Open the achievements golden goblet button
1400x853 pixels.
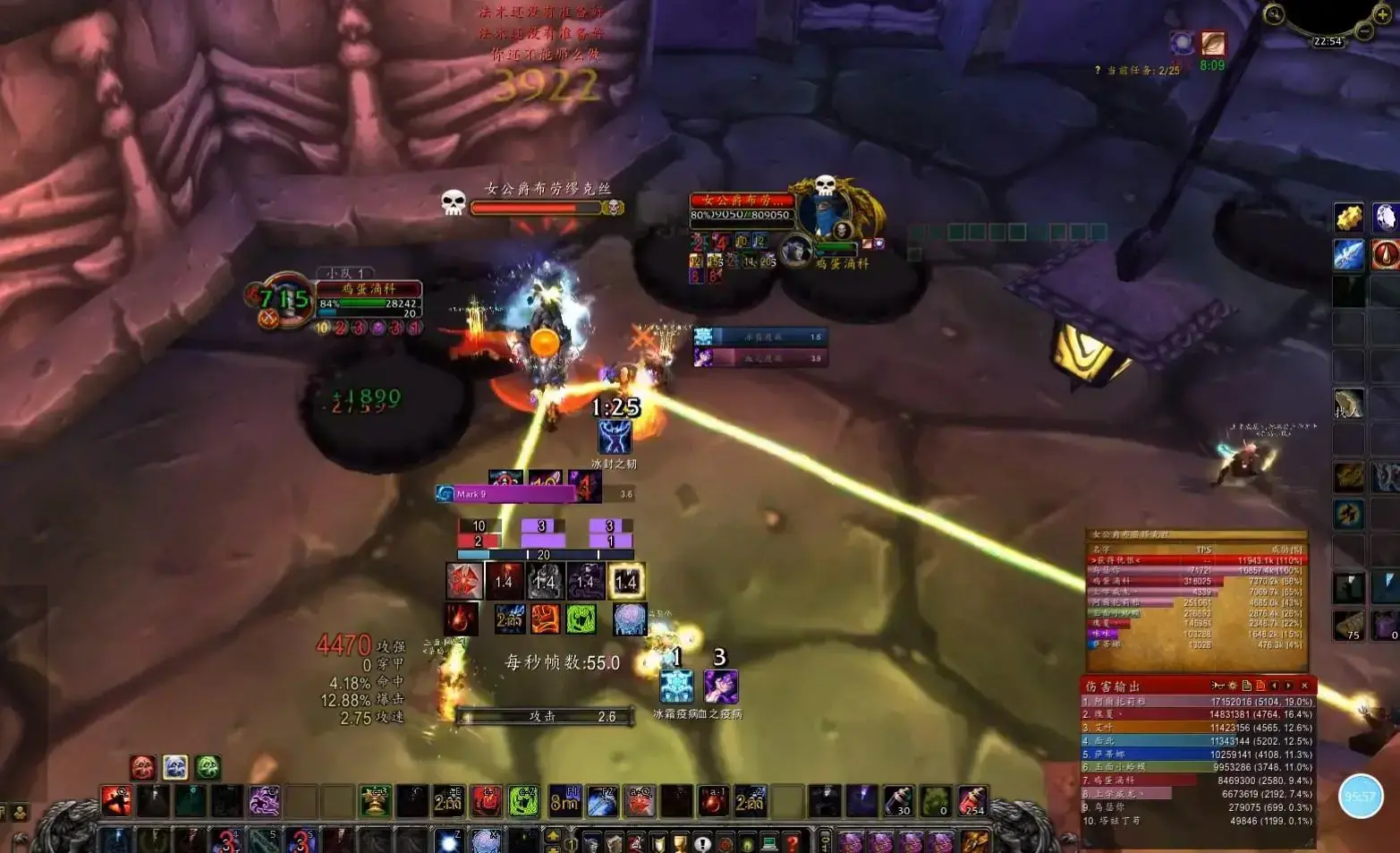(x=680, y=842)
